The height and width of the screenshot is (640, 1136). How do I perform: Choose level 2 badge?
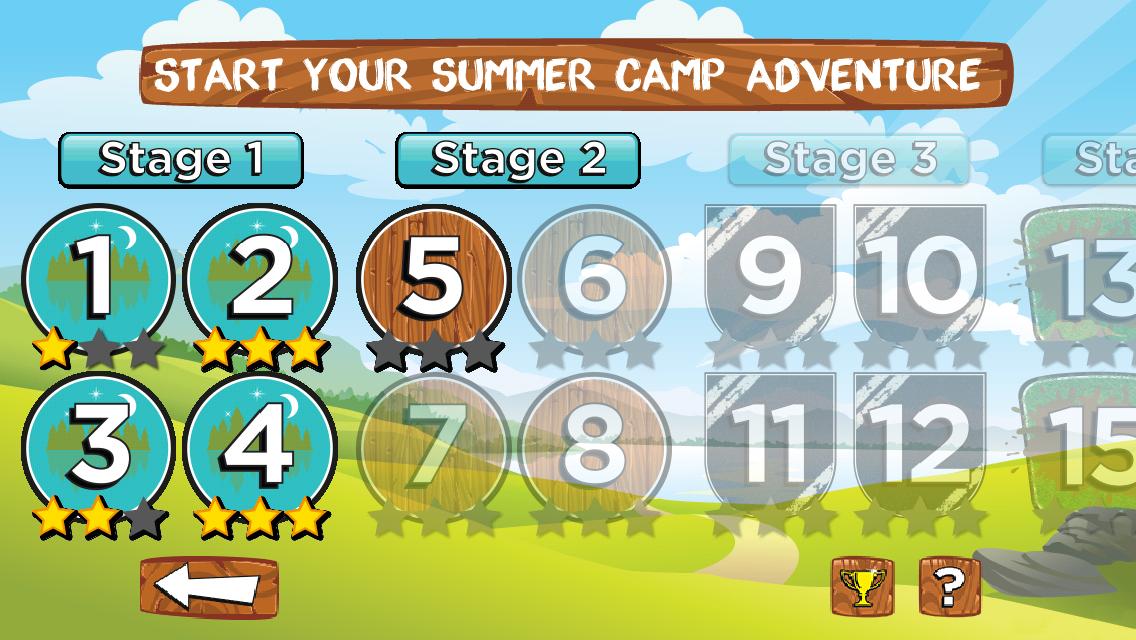261,278
